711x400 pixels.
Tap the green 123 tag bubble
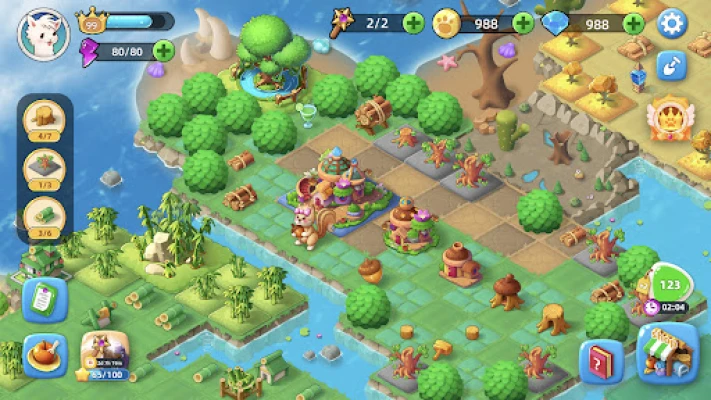(x=670, y=280)
